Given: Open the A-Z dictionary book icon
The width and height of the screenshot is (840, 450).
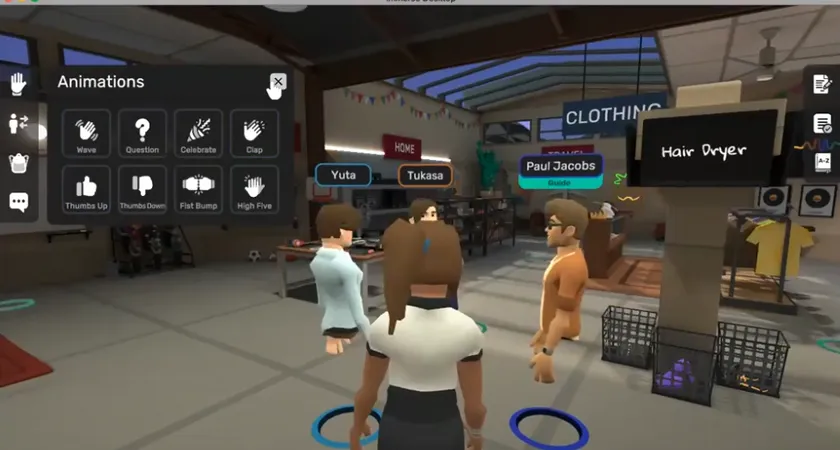Looking at the screenshot, I should pos(822,161).
